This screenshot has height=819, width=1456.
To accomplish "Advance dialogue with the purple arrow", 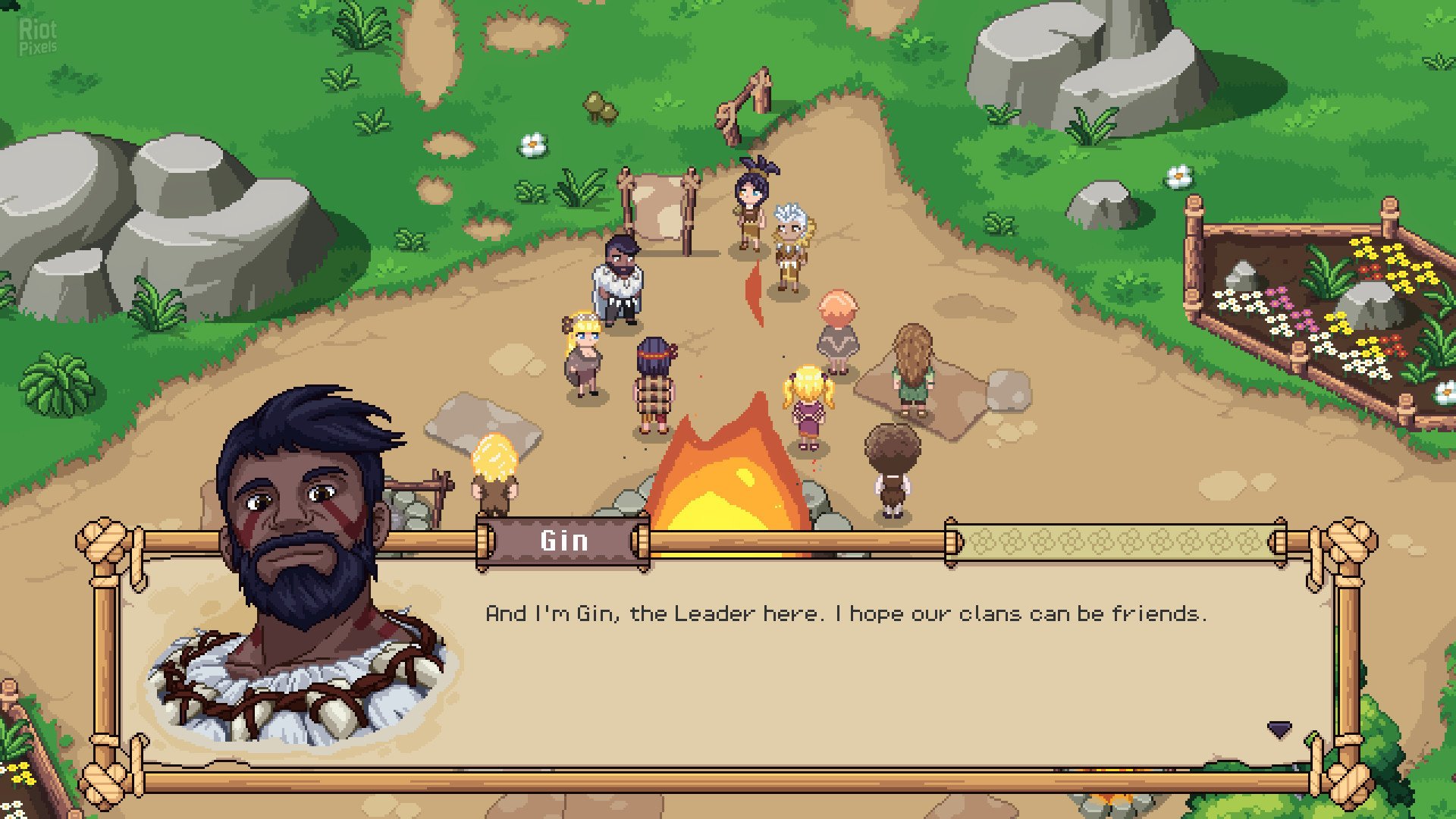I will pos(1279,730).
